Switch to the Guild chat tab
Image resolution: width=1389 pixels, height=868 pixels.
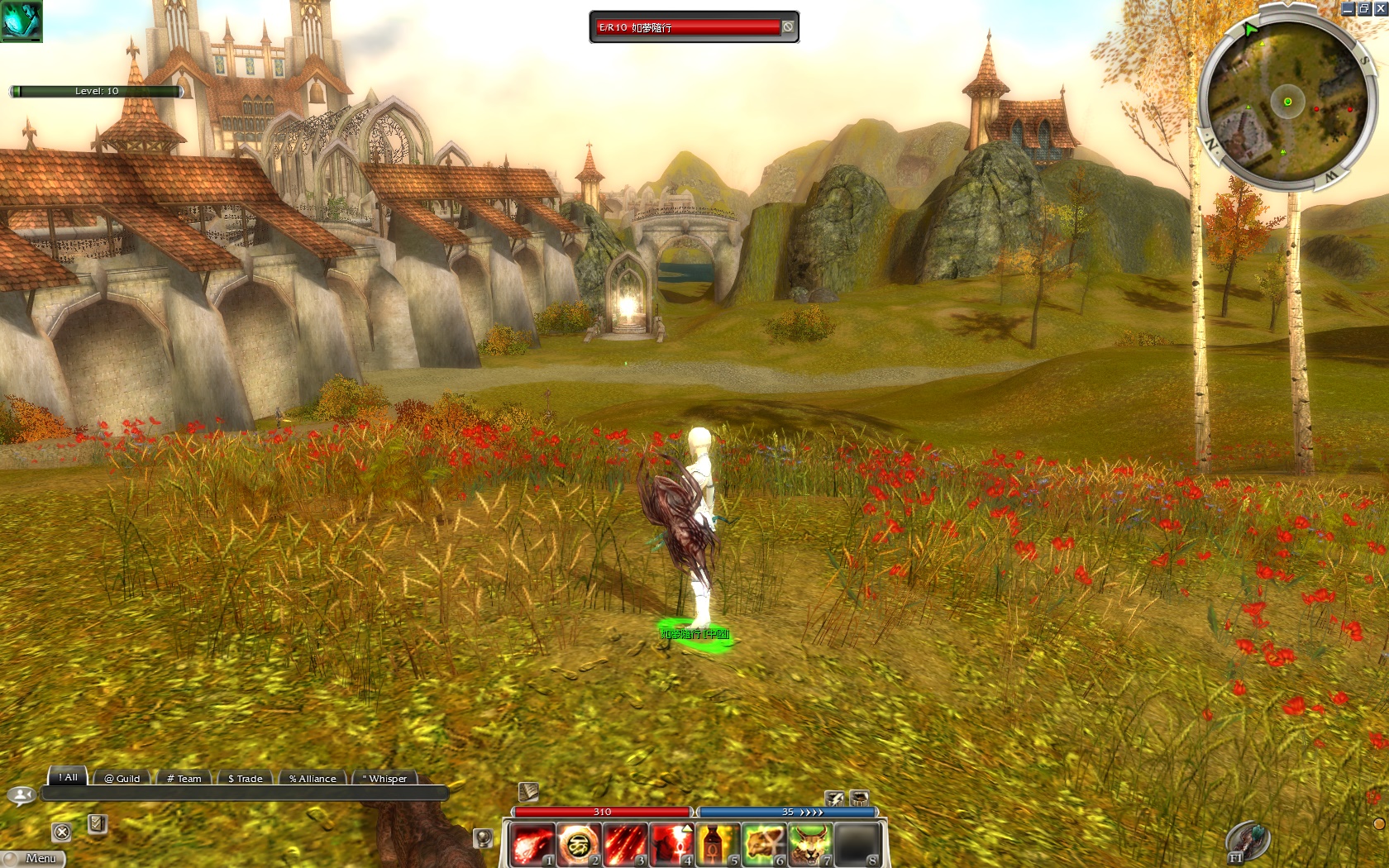point(122,779)
